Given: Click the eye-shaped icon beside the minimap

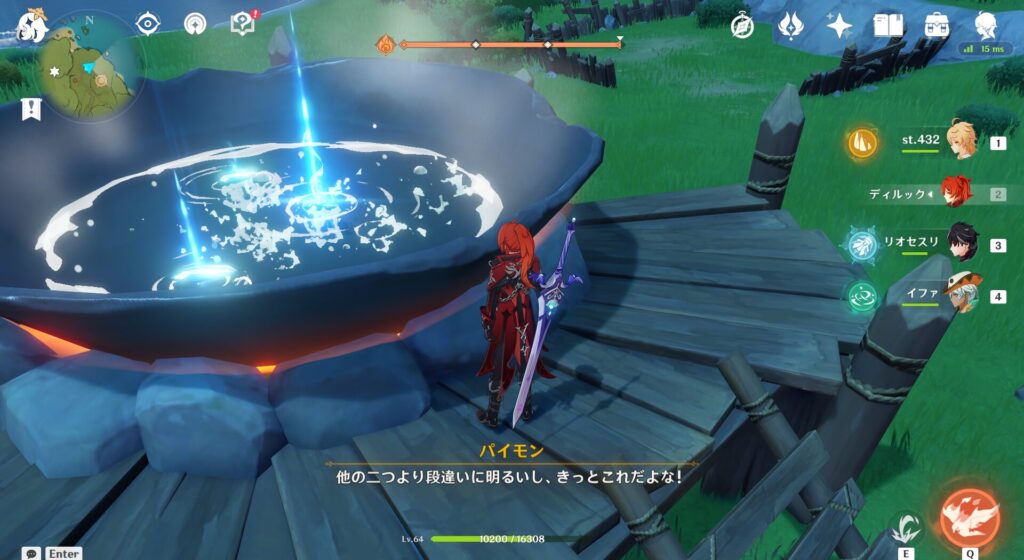Looking at the screenshot, I should click(x=148, y=23).
